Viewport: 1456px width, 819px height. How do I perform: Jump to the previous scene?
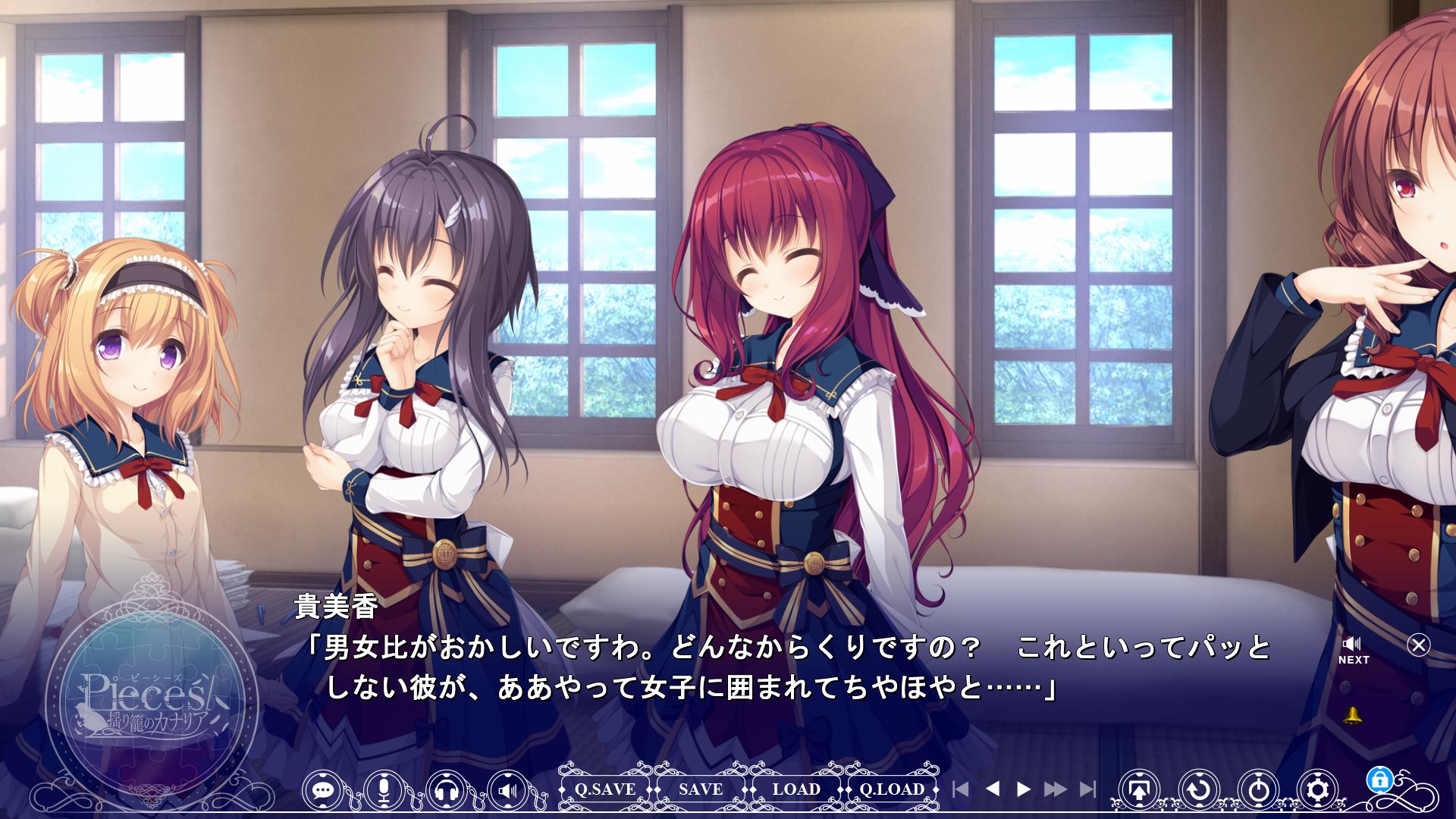960,789
